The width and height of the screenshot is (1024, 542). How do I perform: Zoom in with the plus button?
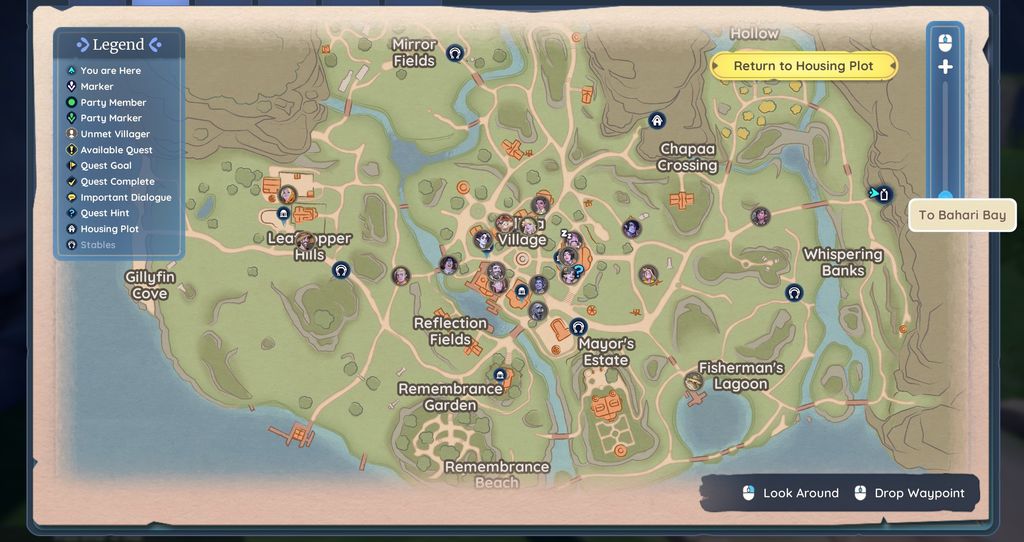coord(945,67)
